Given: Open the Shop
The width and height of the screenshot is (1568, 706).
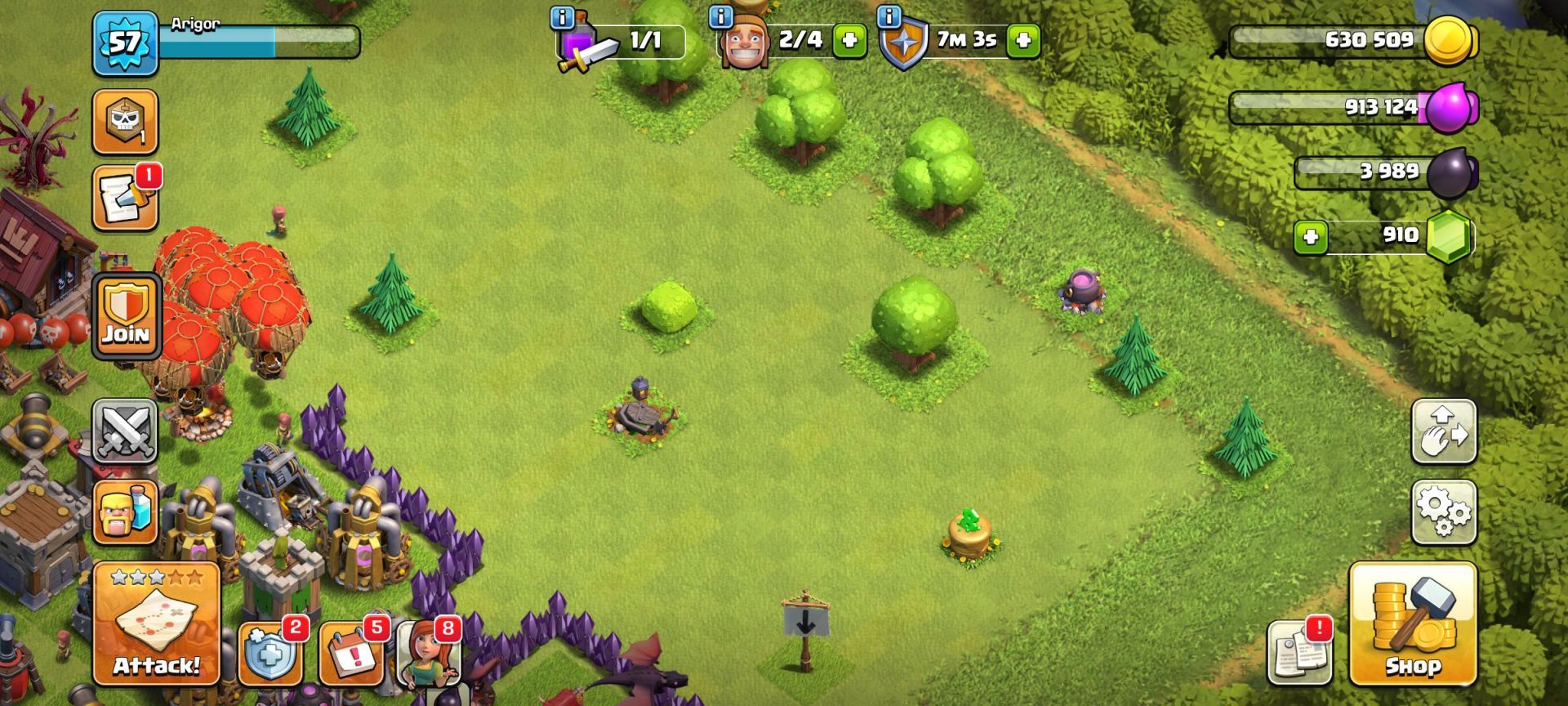Looking at the screenshot, I should 1412,623.
